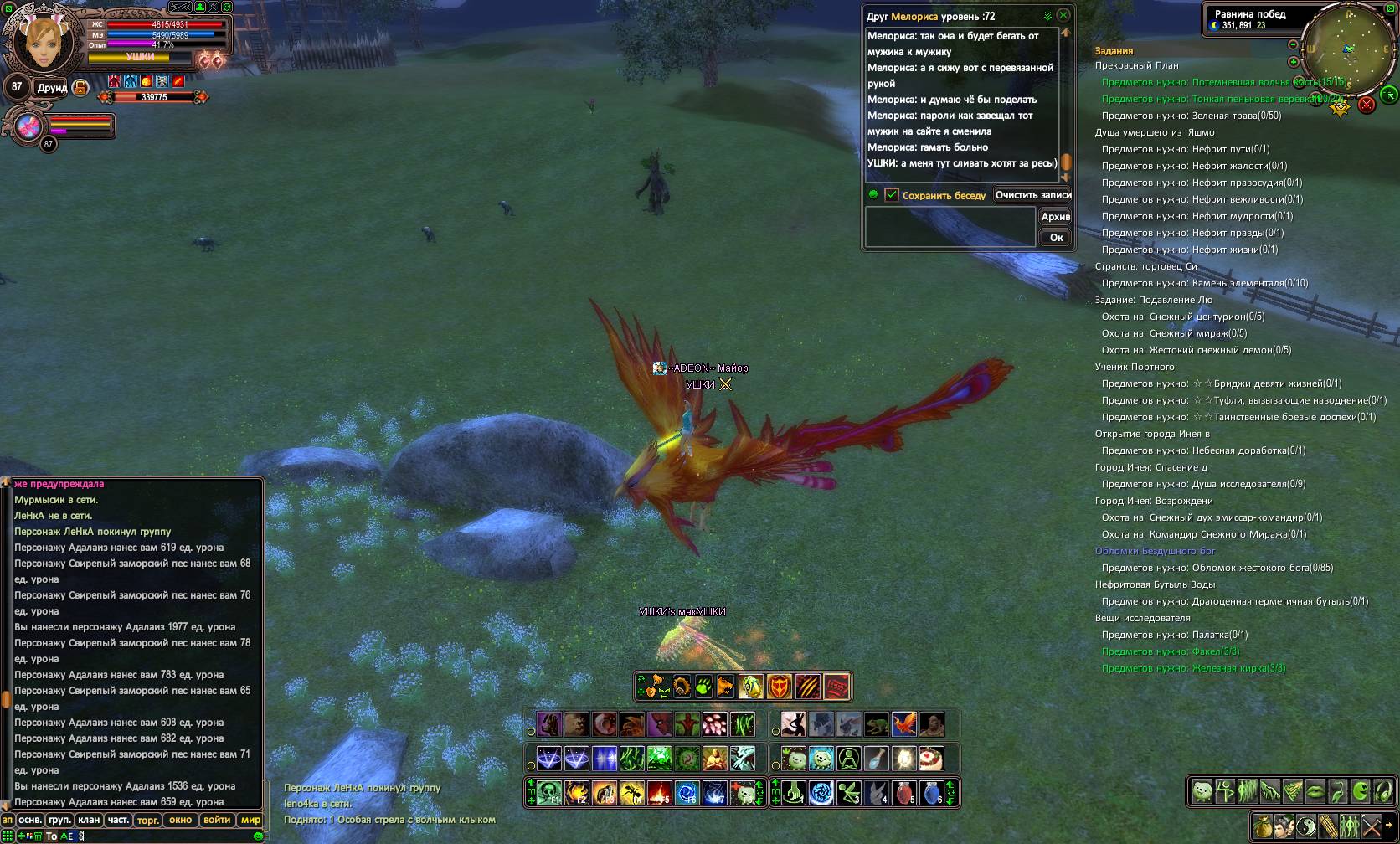Viewport: 1400px width, 844px height.
Task: Click into the friend chat message box
Action: coord(950,227)
